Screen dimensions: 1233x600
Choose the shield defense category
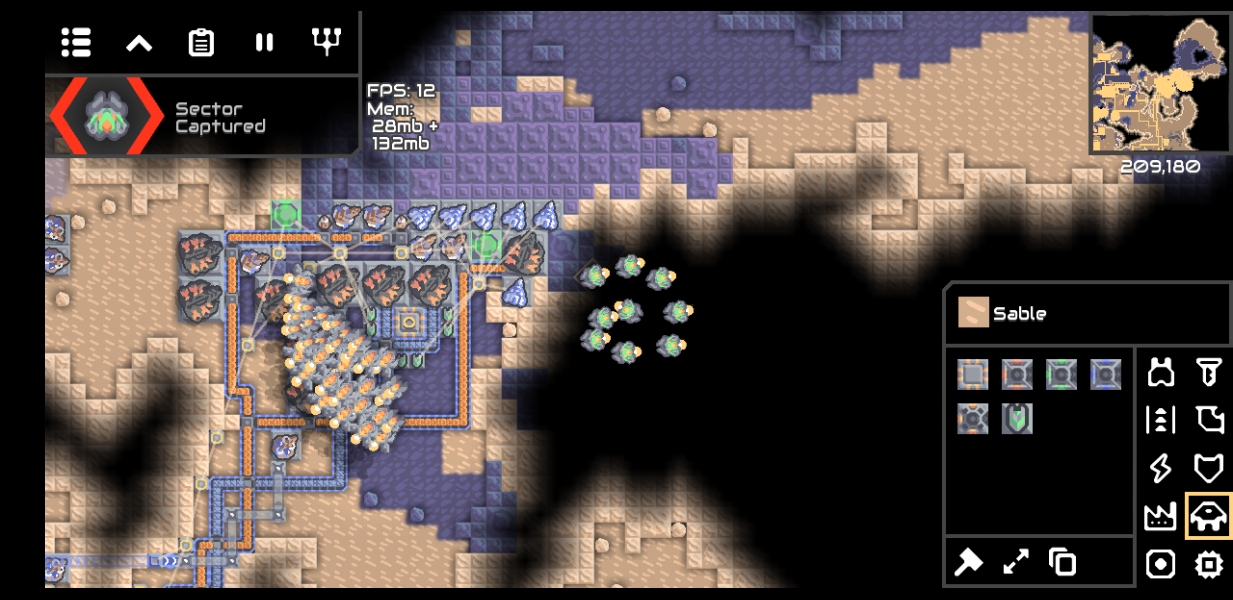tap(1209, 468)
